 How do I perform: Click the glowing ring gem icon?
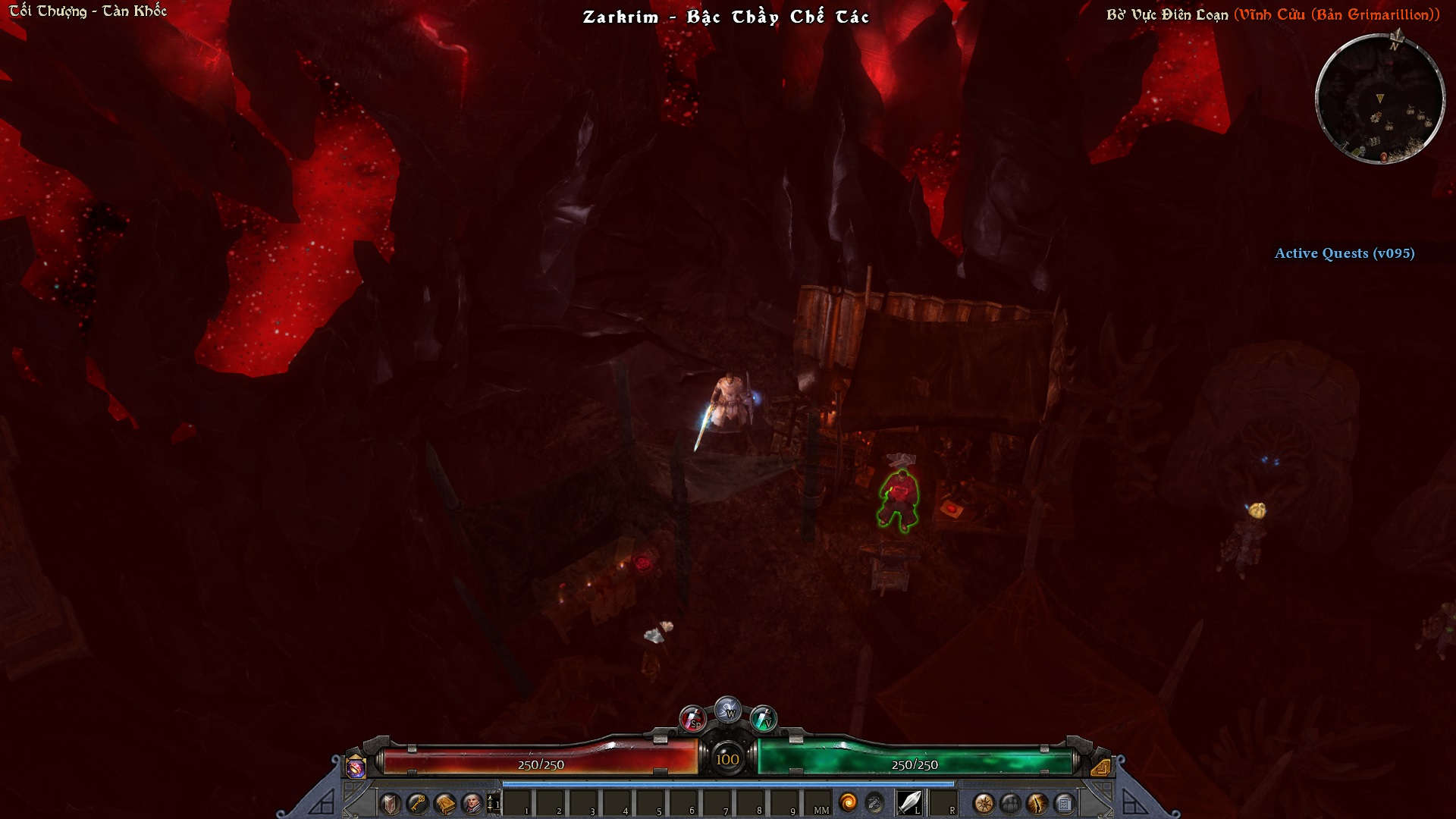pos(355,767)
